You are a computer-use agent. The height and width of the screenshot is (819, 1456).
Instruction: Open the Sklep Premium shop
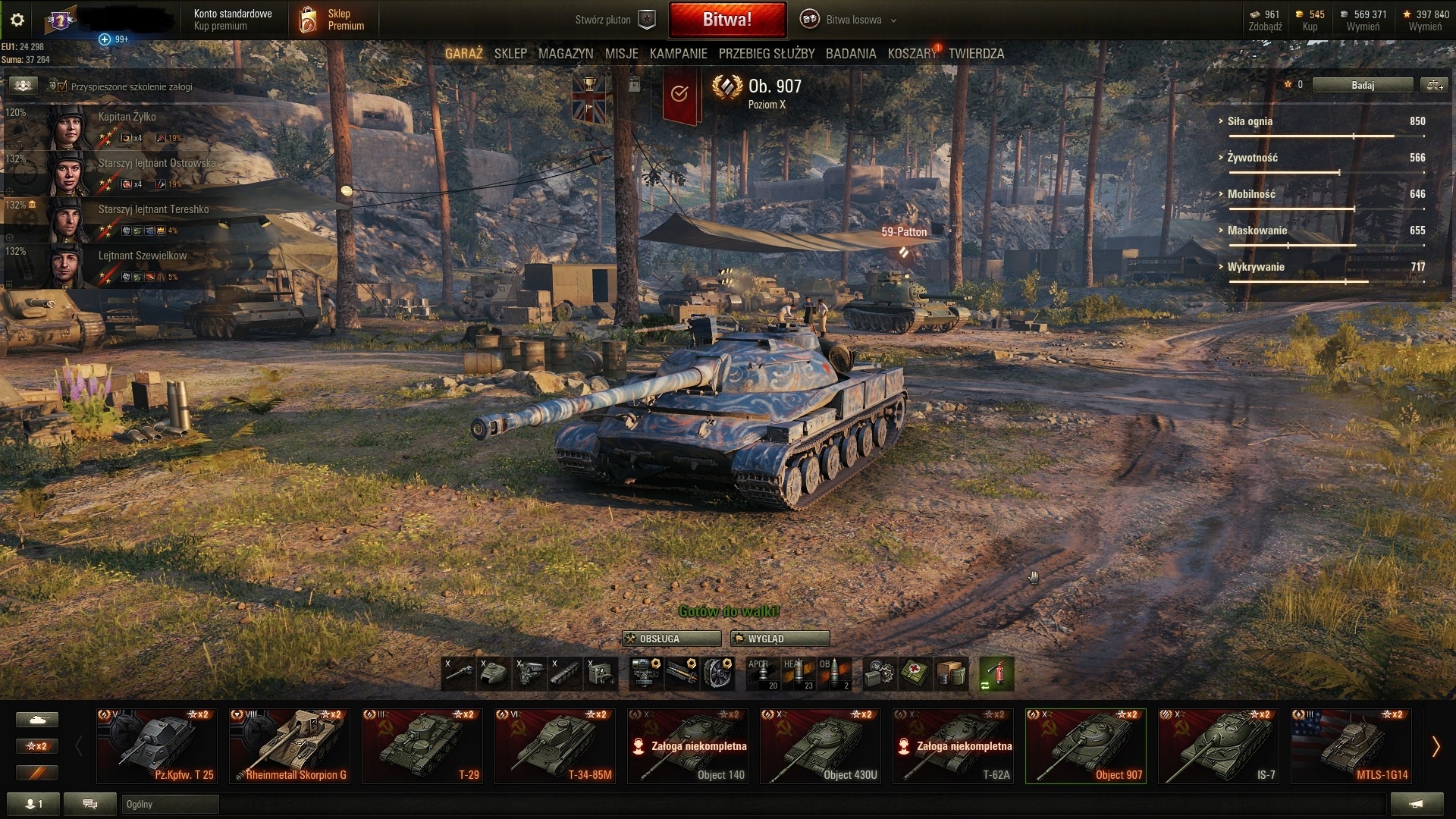pyautogui.click(x=334, y=20)
